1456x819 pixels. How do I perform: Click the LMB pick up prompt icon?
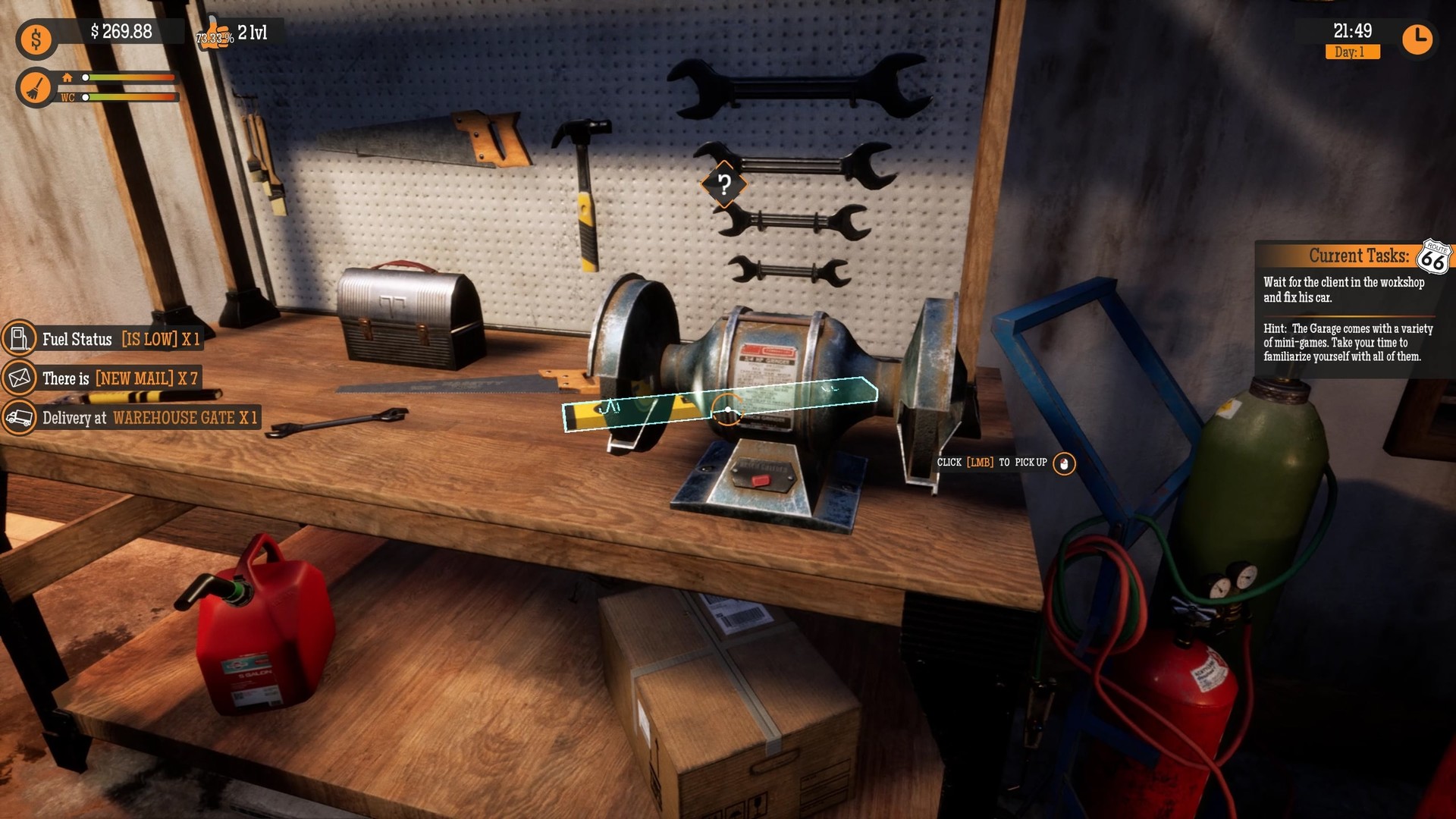click(x=1065, y=465)
